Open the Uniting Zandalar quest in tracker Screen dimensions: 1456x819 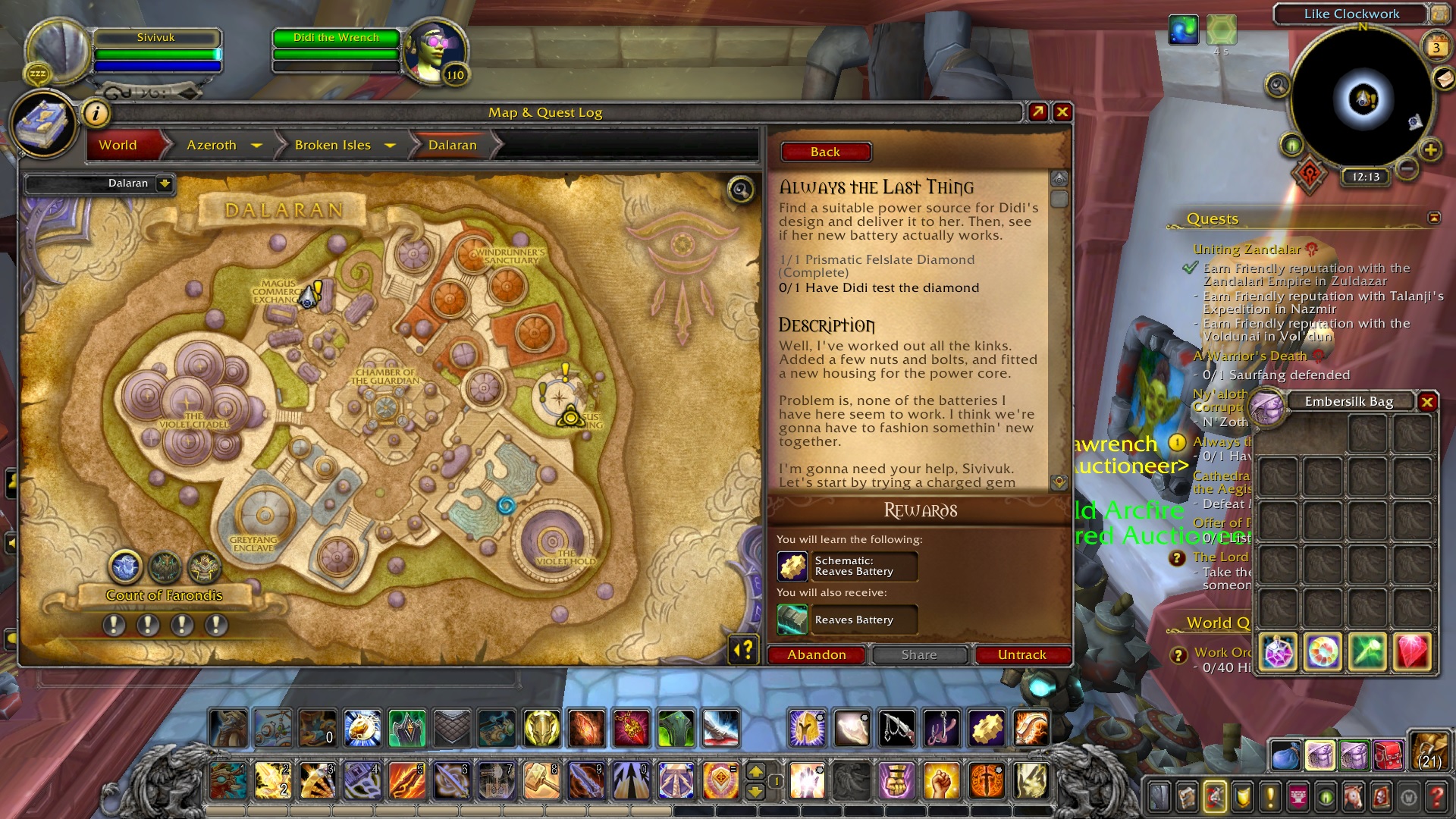[1247, 249]
